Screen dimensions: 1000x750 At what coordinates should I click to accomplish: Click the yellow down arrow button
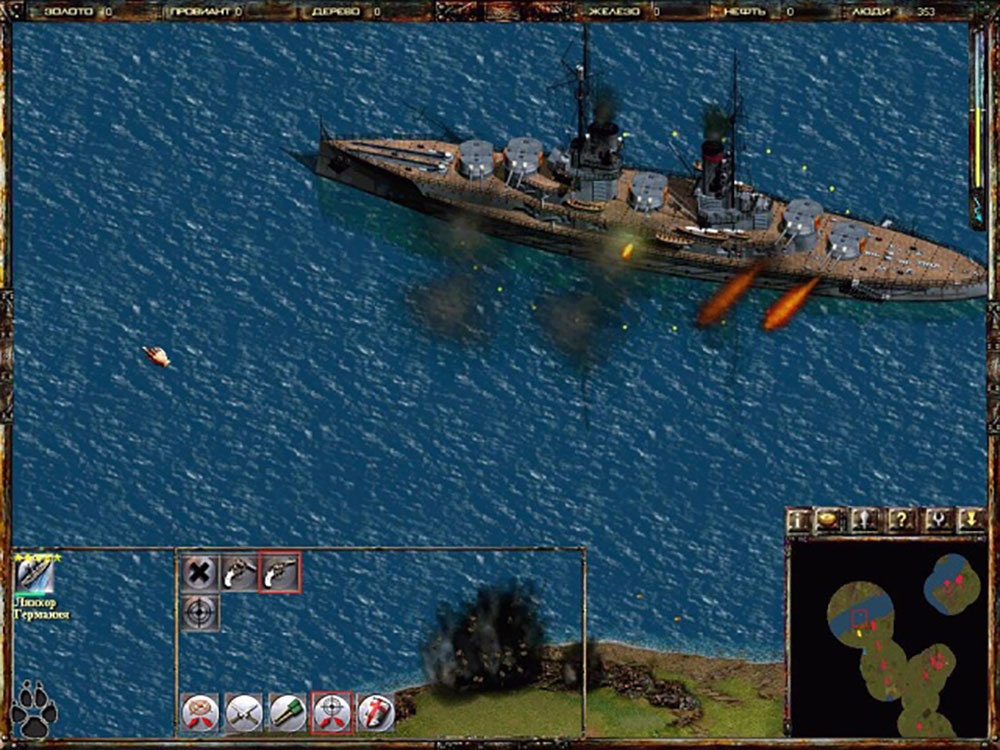pyautogui.click(x=970, y=520)
